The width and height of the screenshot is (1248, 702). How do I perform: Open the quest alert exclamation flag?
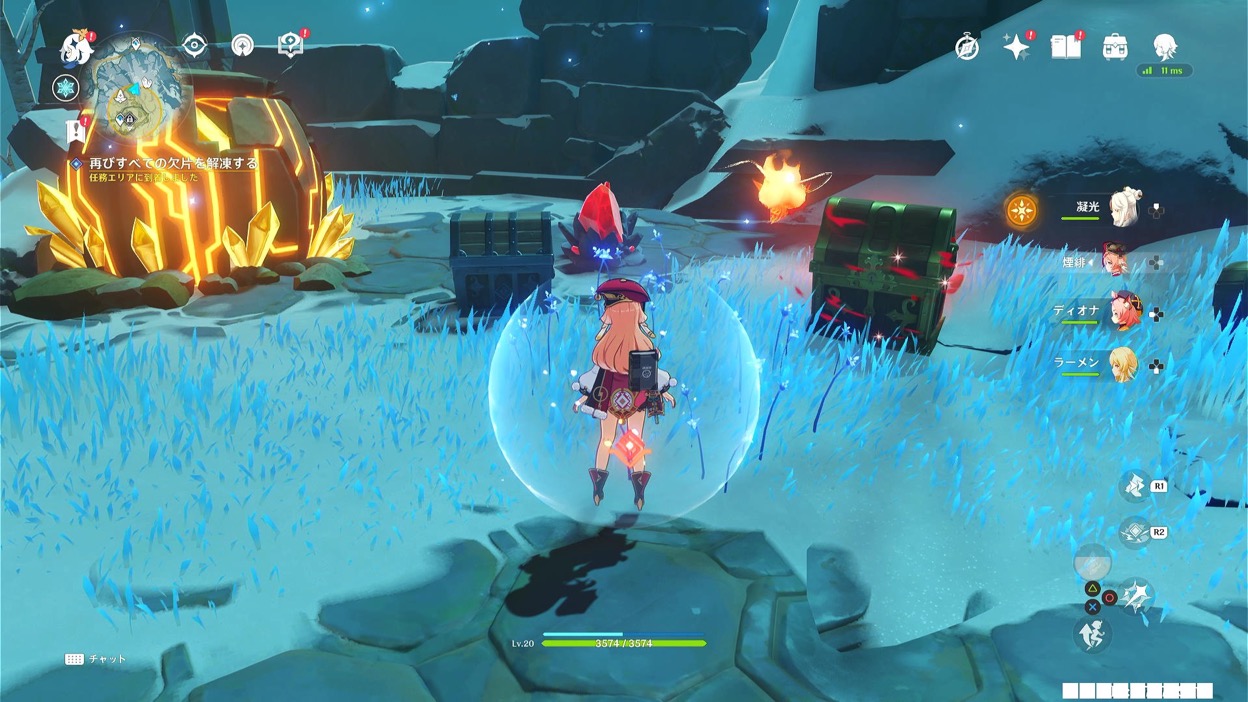pos(74,131)
